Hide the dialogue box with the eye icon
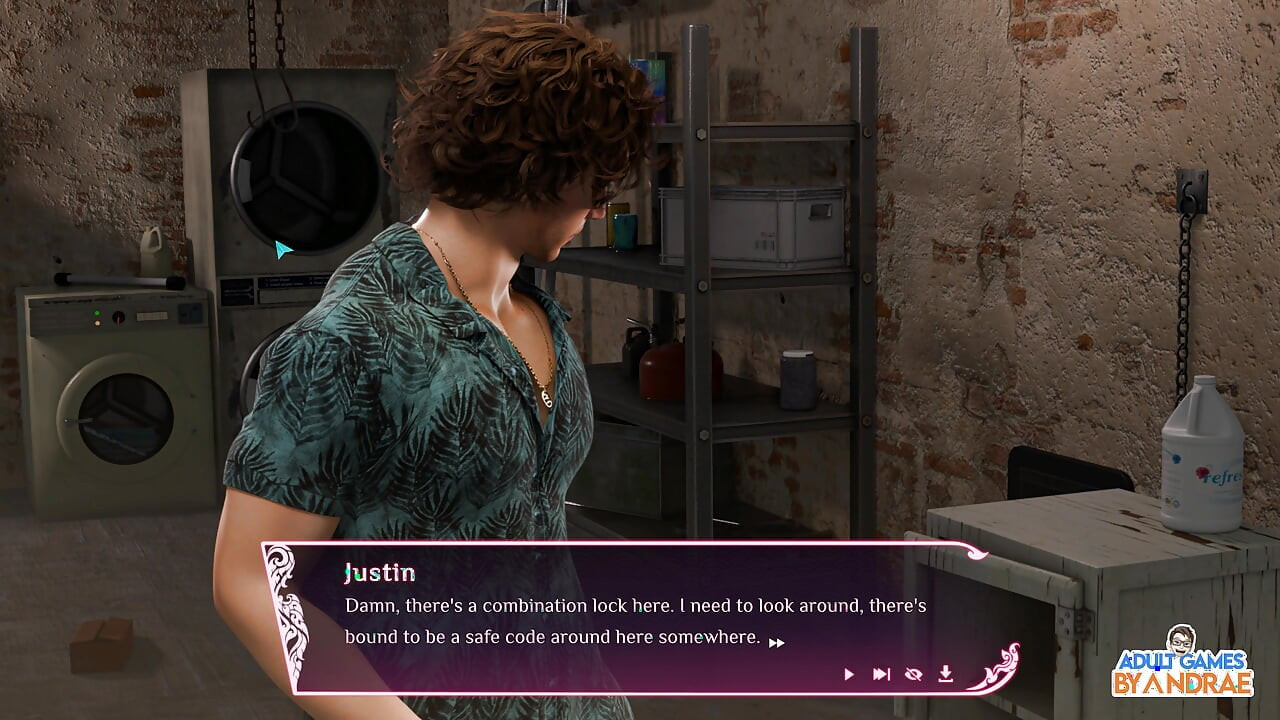This screenshot has width=1280, height=720. (x=914, y=674)
